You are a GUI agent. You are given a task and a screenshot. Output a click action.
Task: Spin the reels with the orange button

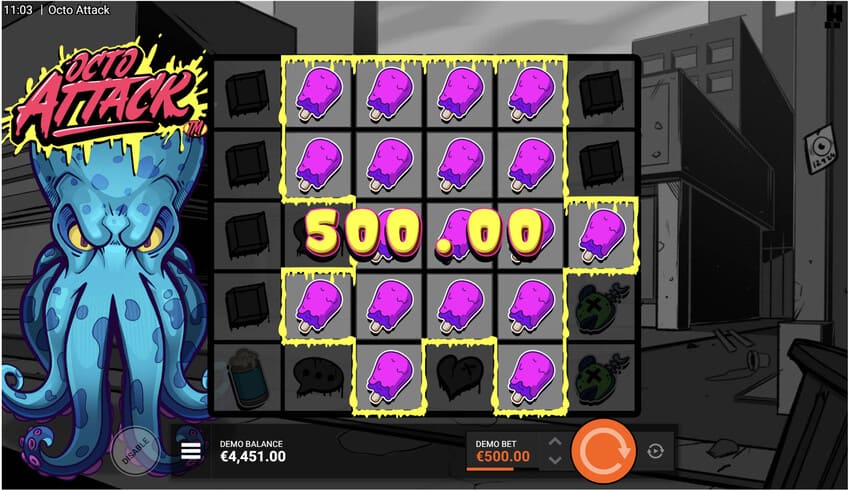(x=603, y=451)
